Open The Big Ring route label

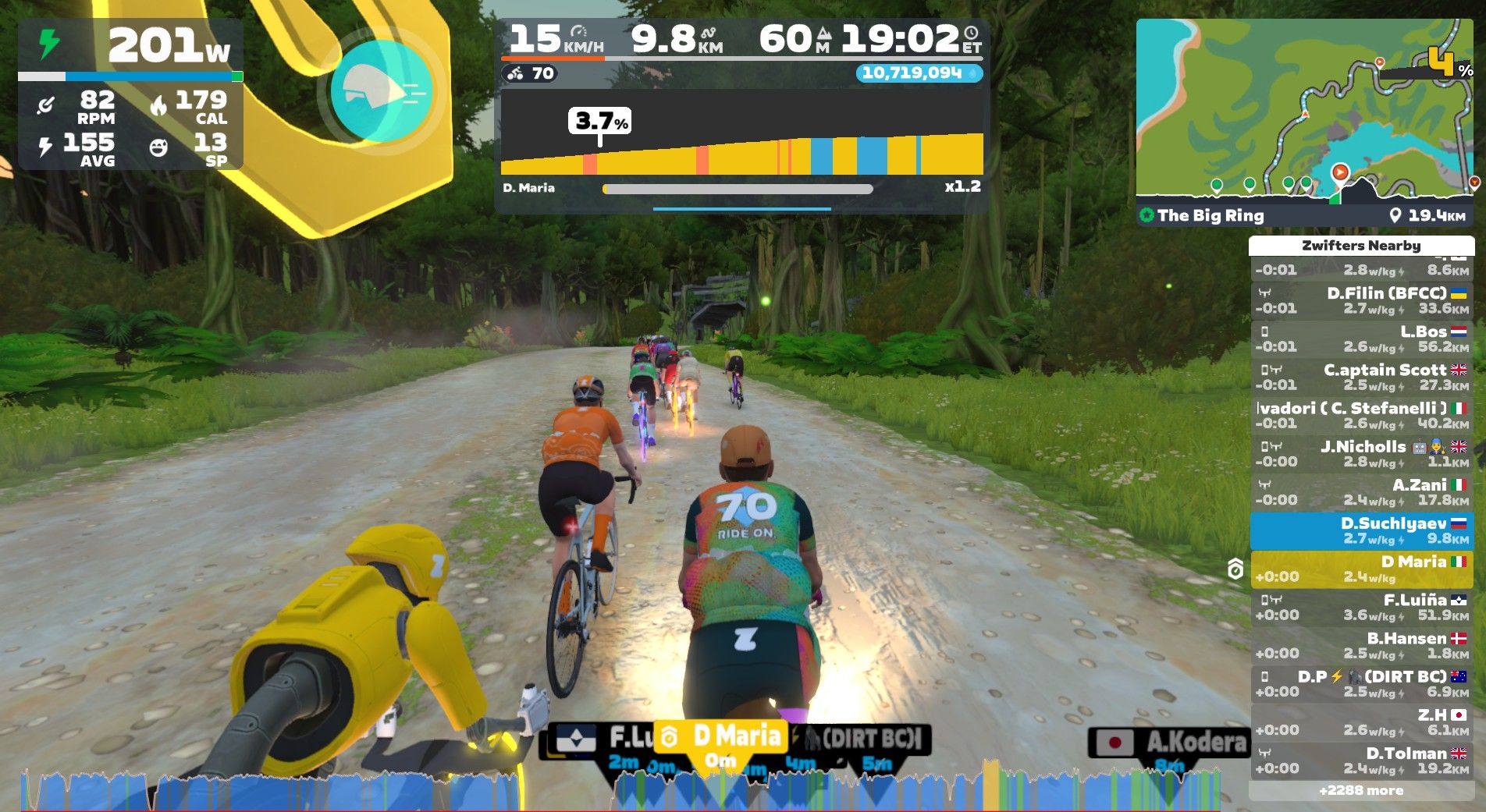pos(1210,215)
